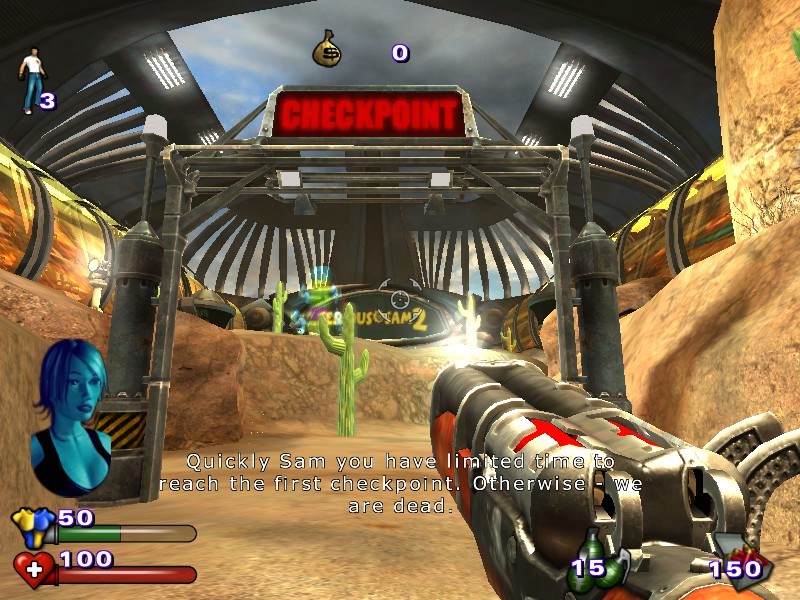Screen dimensions: 800x600
Task: Select the money bag icon
Action: [329, 49]
